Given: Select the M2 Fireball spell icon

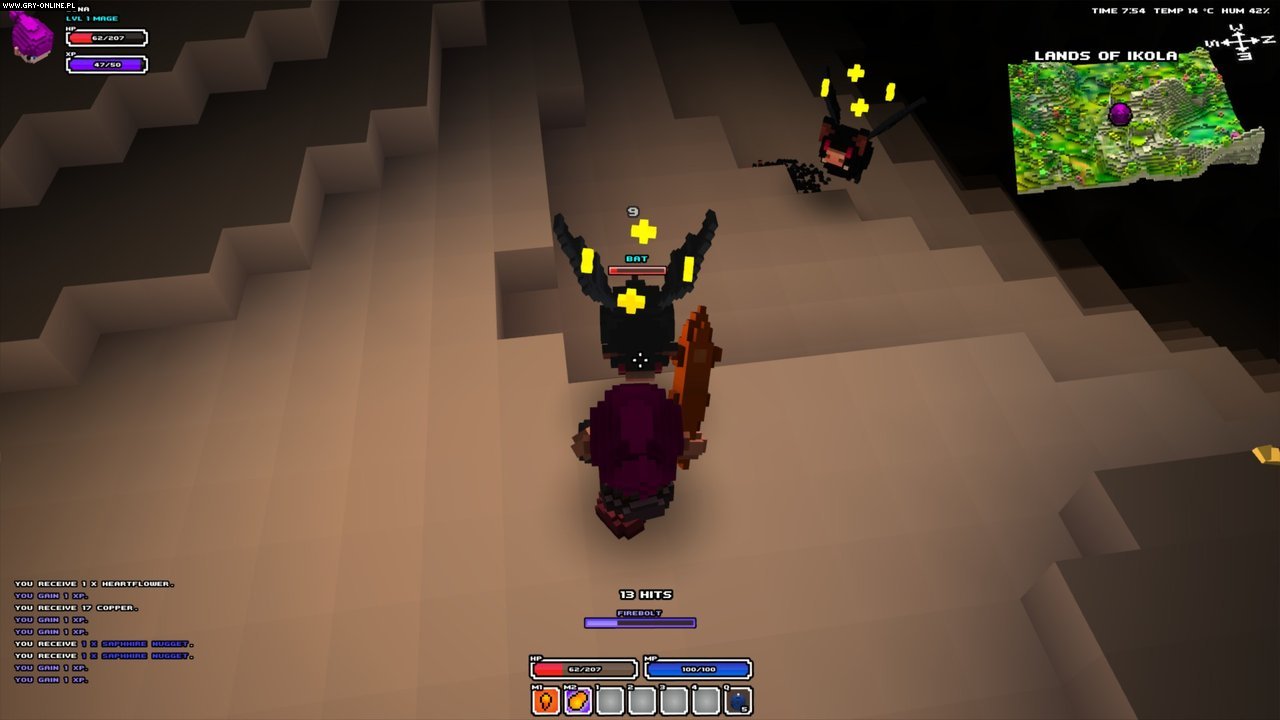Looking at the screenshot, I should click(x=578, y=701).
